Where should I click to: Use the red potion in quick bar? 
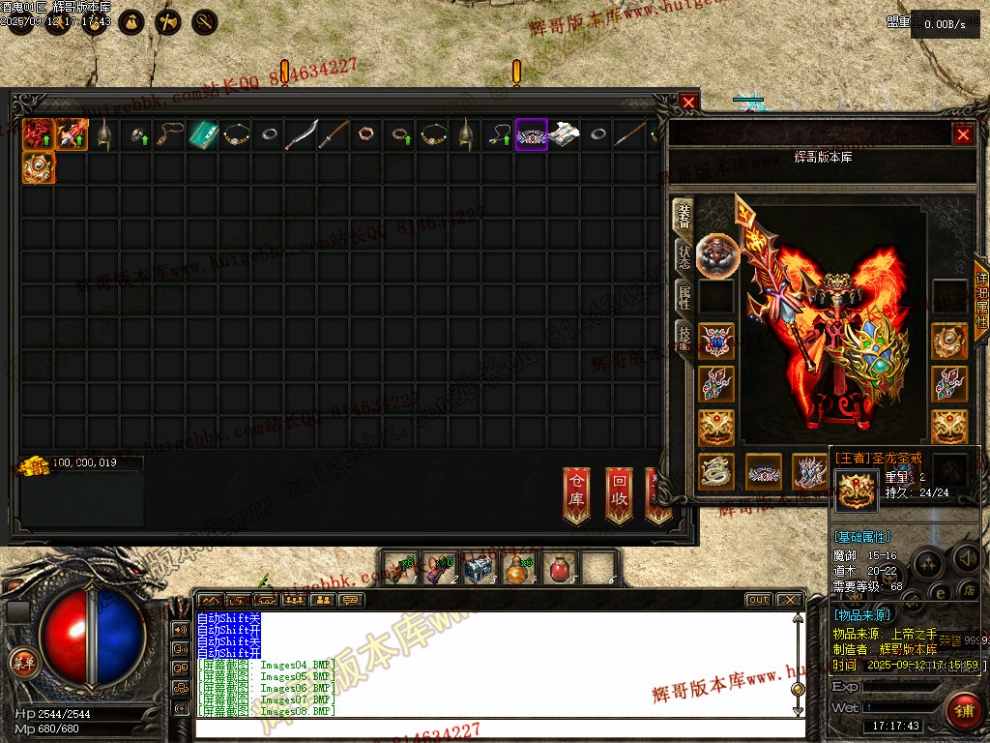point(556,569)
